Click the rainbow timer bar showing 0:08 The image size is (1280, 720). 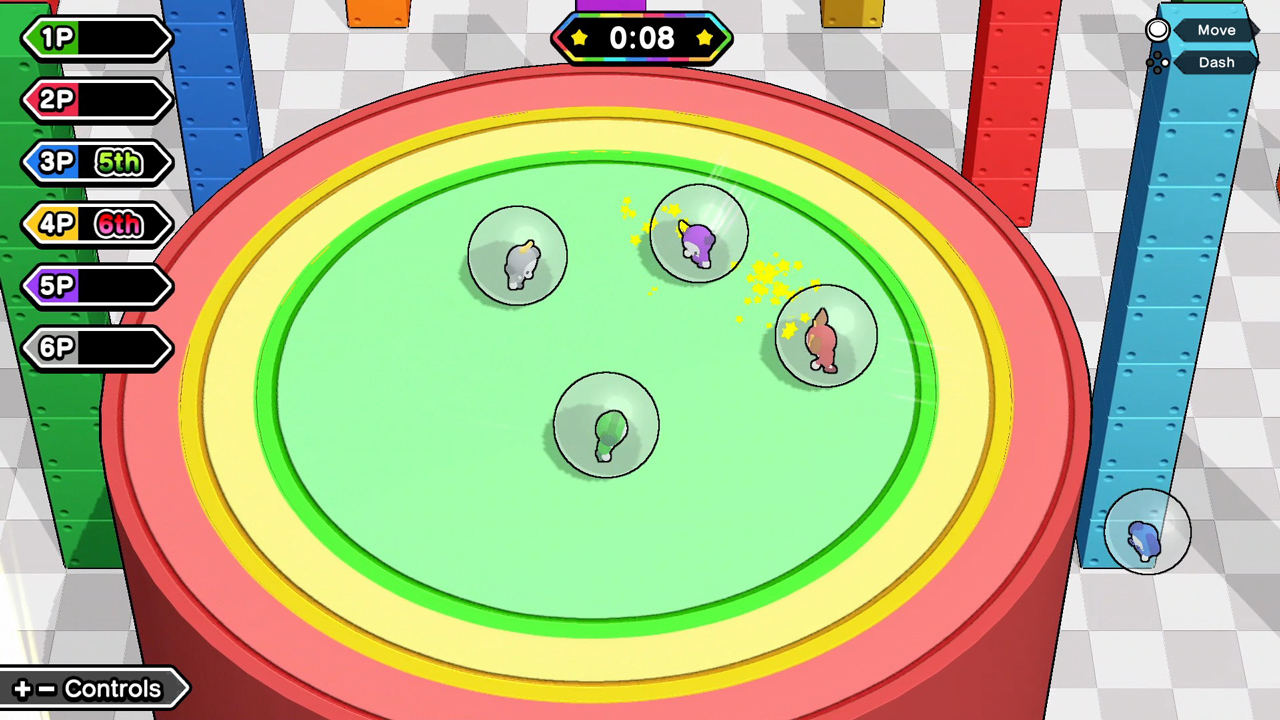pyautogui.click(x=641, y=39)
